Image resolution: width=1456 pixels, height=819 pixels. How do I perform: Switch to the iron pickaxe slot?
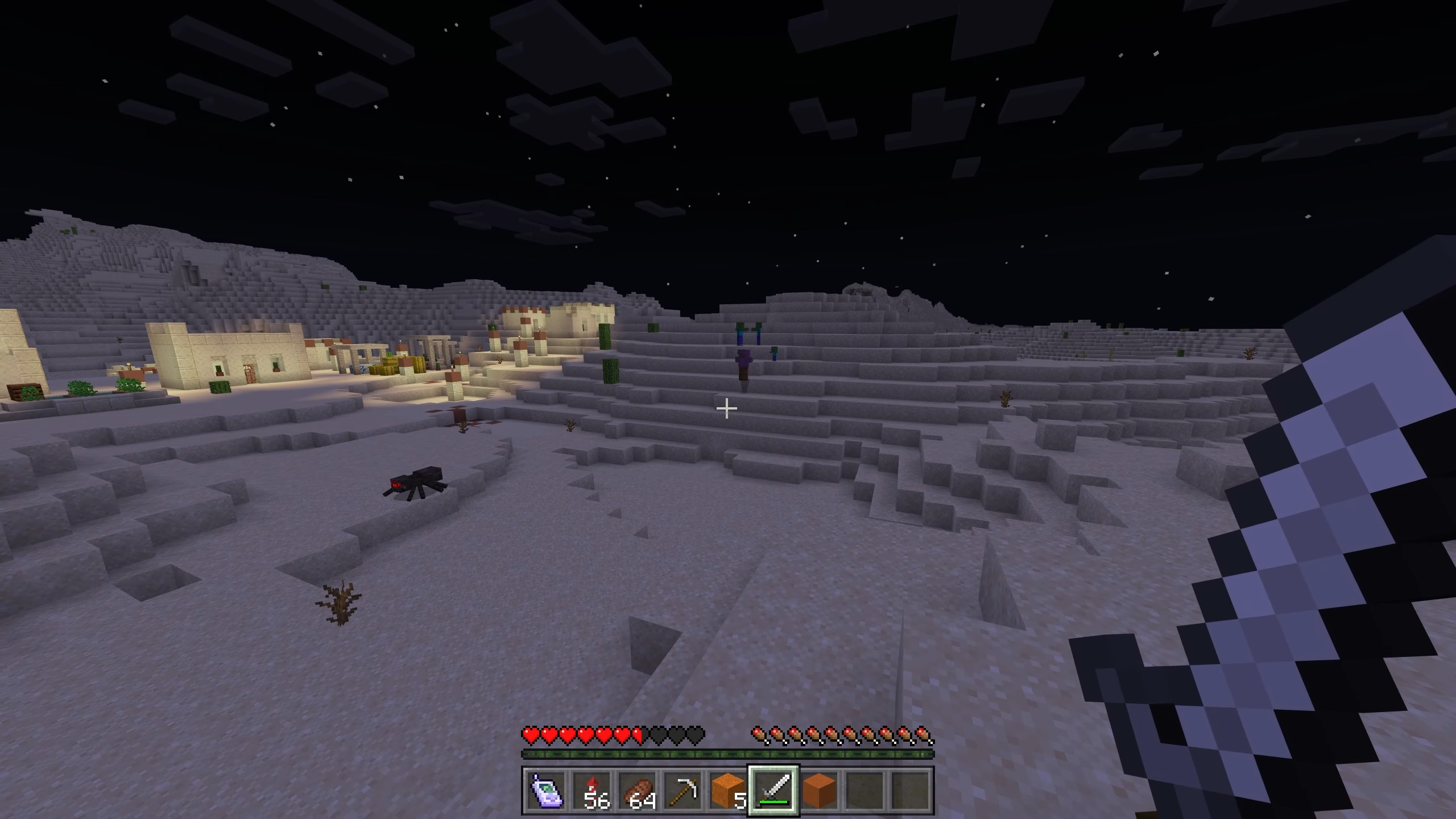click(682, 791)
